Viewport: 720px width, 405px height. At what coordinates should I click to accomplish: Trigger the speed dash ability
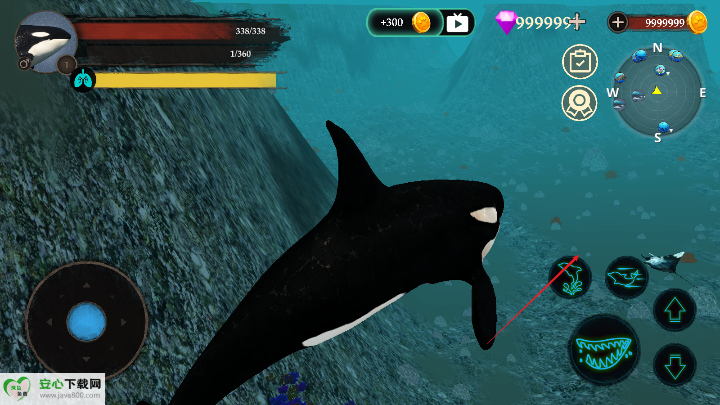click(x=627, y=277)
